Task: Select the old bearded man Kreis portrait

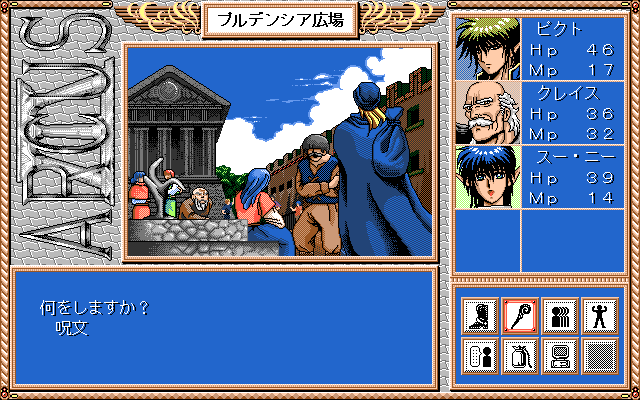Action: pyautogui.click(x=488, y=111)
